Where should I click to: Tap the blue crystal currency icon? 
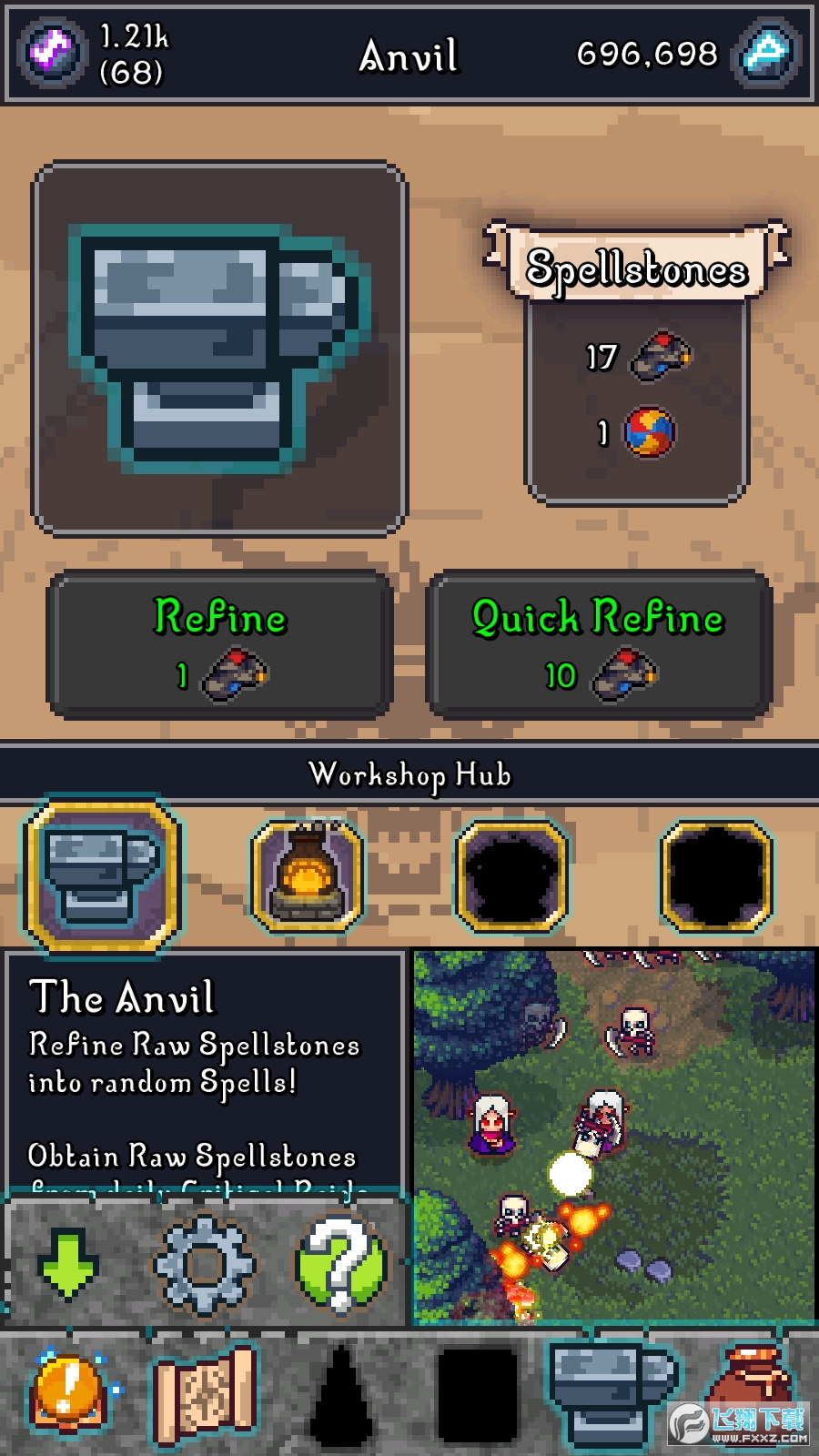[766, 53]
